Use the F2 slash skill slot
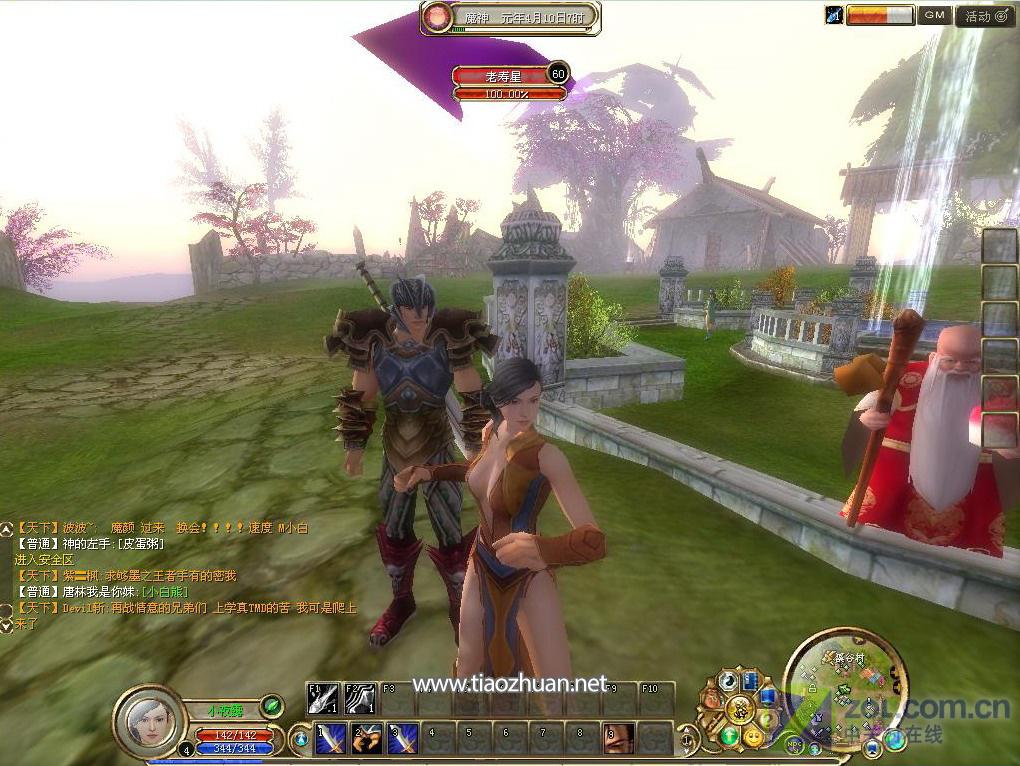This screenshot has height=766, width=1020. pos(360,699)
